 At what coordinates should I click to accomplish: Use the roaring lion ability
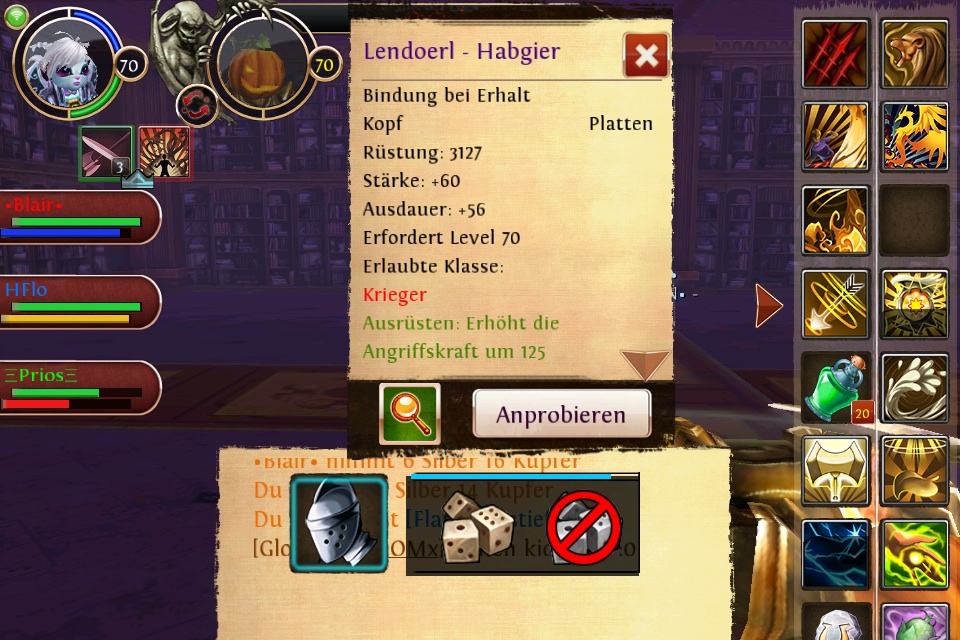[915, 53]
